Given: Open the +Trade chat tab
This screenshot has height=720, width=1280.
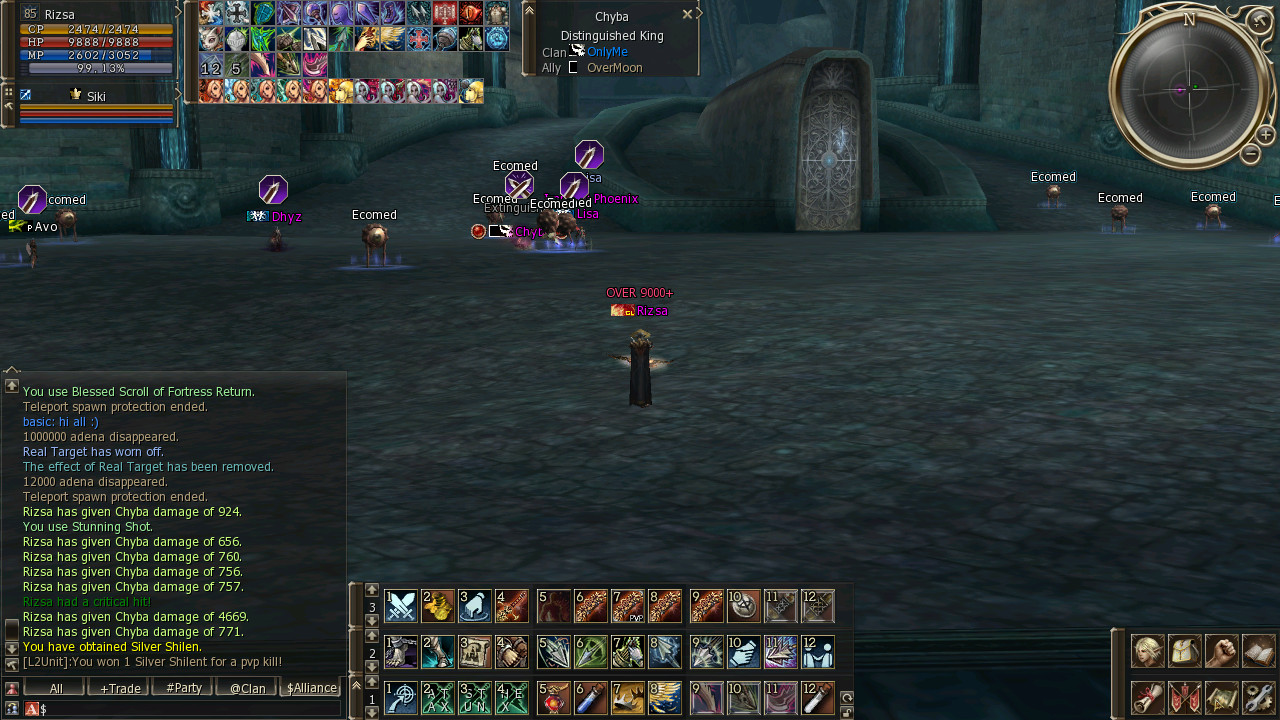Looking at the screenshot, I should tap(119, 688).
